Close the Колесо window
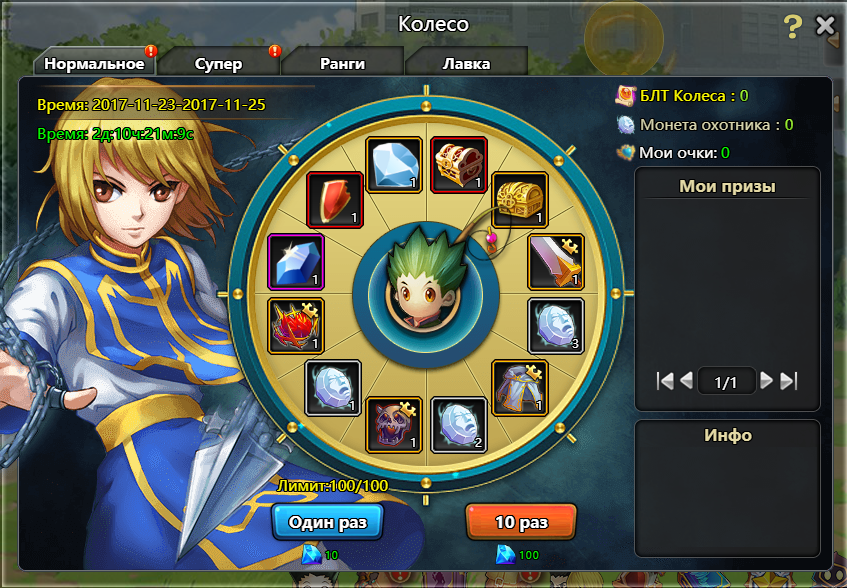847x588 pixels. 825,26
